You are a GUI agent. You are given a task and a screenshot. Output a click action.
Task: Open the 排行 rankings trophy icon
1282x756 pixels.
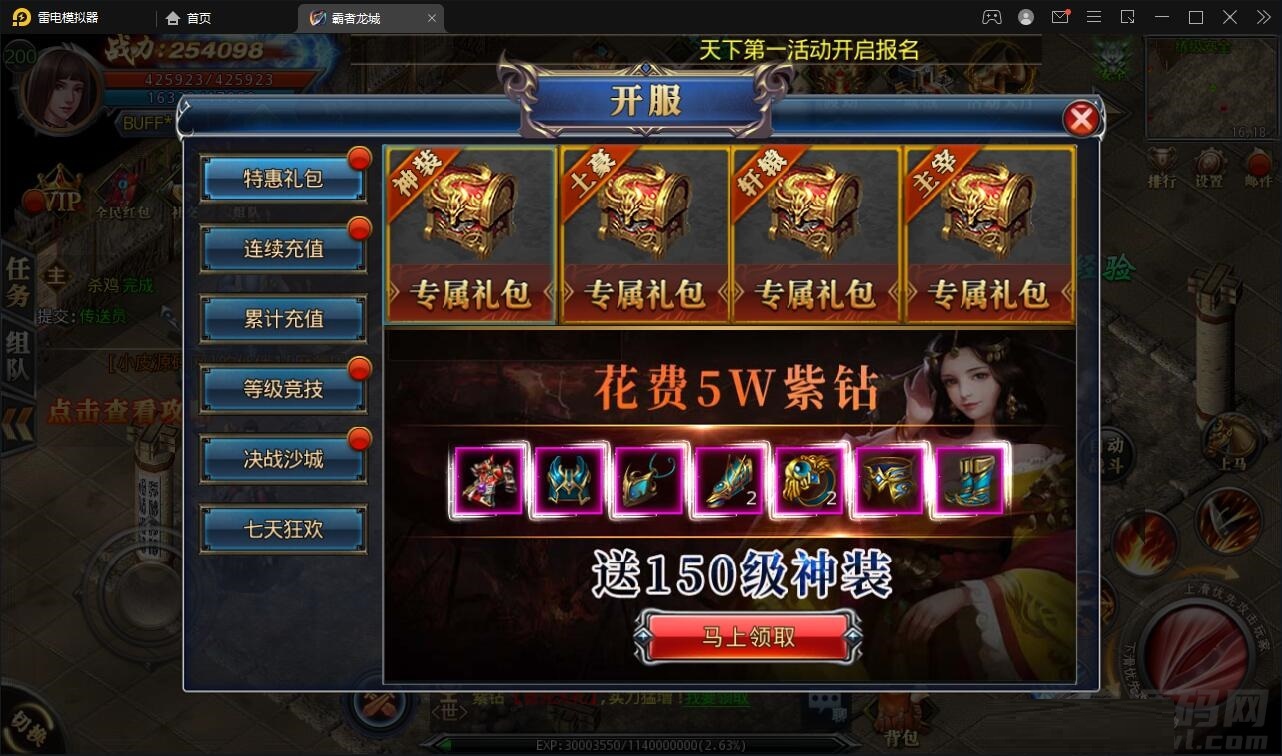click(1162, 159)
